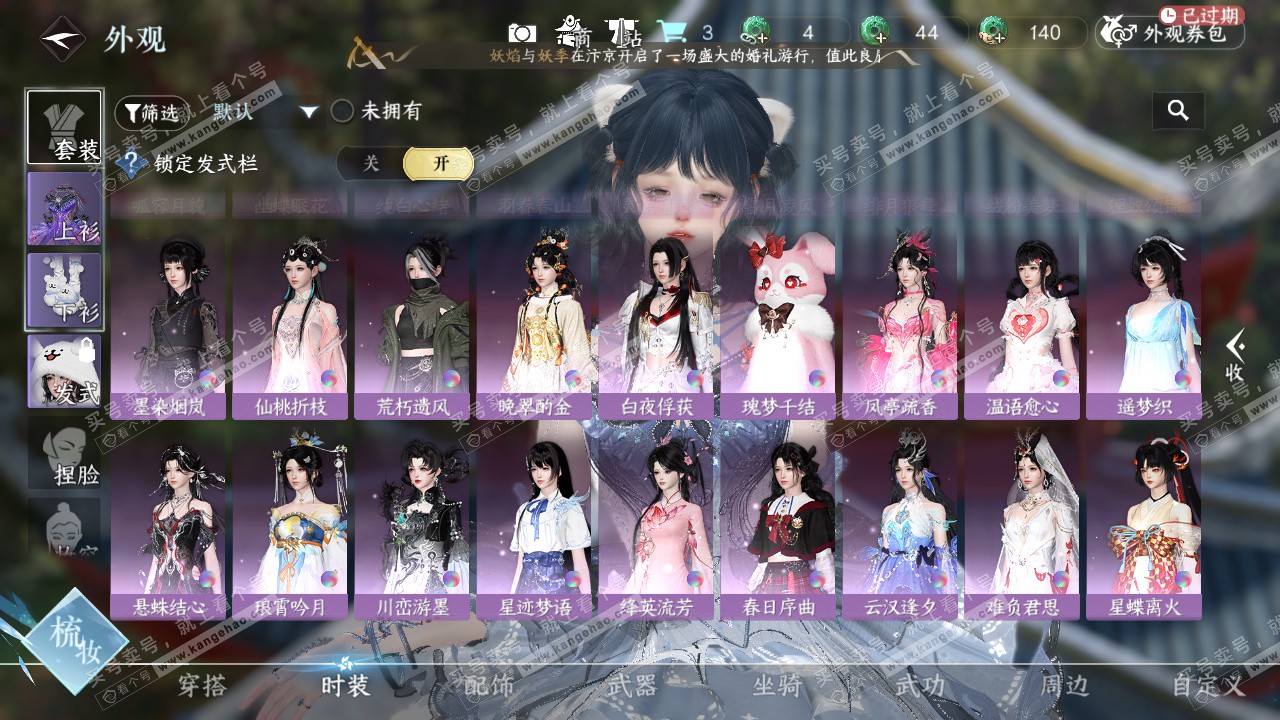Collapse the panel with 收 arrow
The image size is (1280, 720).
[1235, 356]
